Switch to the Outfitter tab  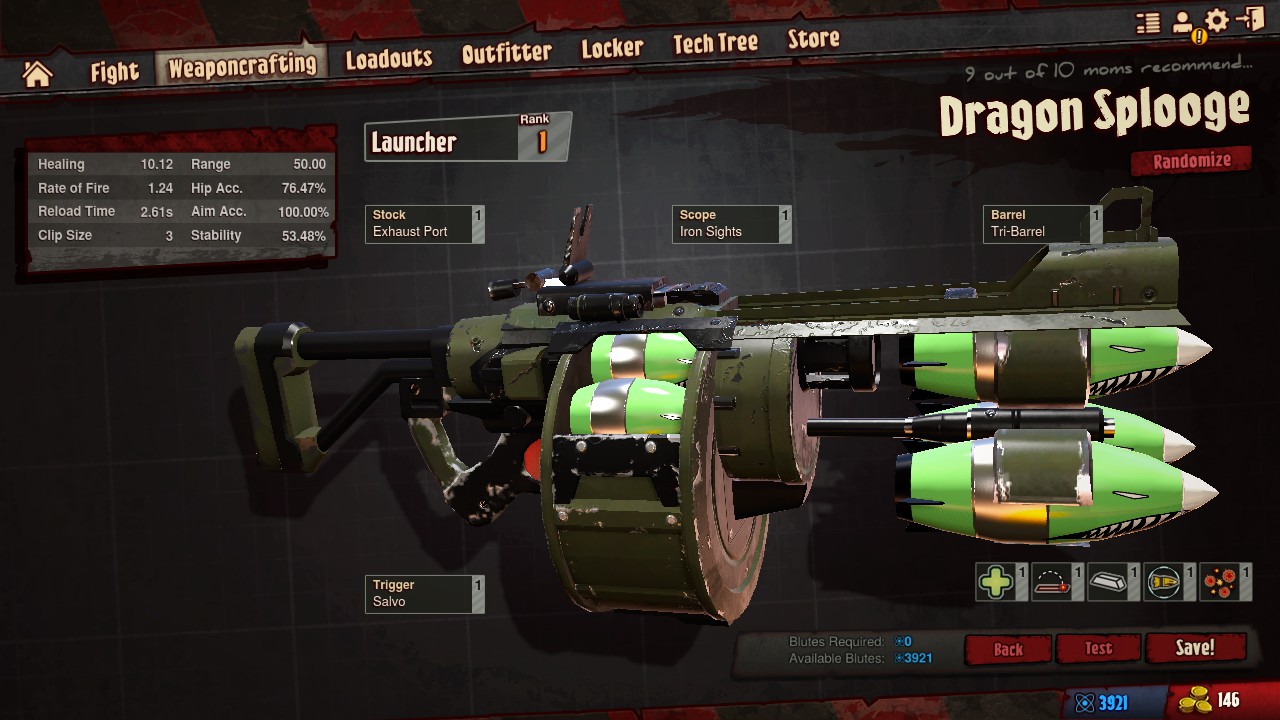coord(506,53)
